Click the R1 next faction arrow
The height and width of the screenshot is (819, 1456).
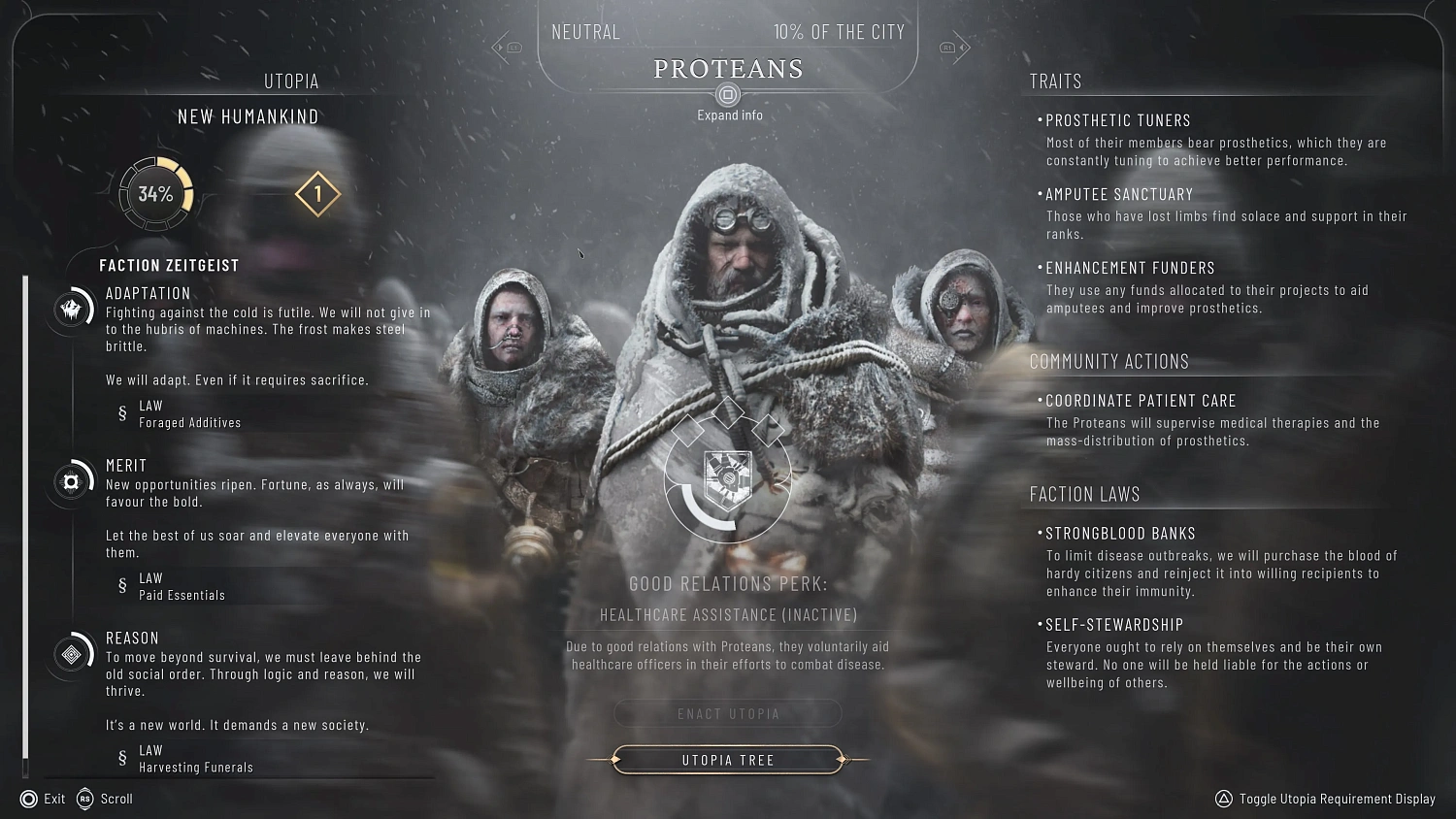[x=954, y=46]
